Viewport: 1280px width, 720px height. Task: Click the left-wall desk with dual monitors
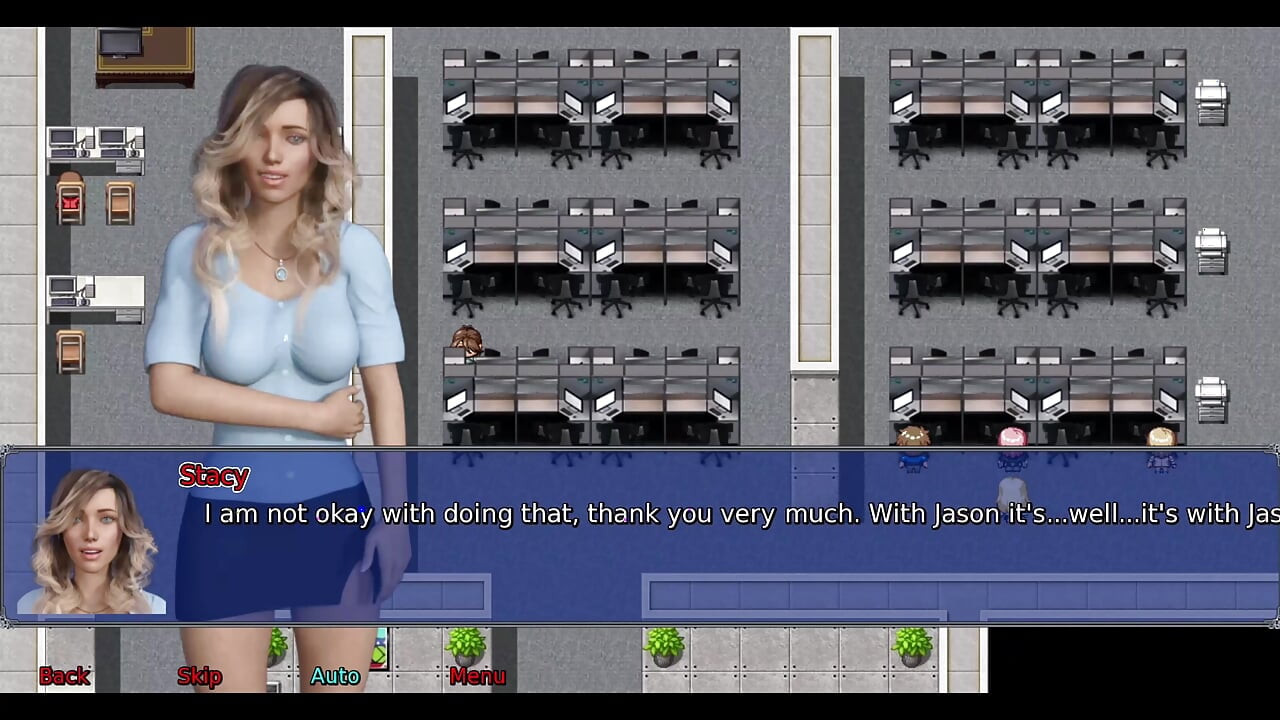pos(95,145)
